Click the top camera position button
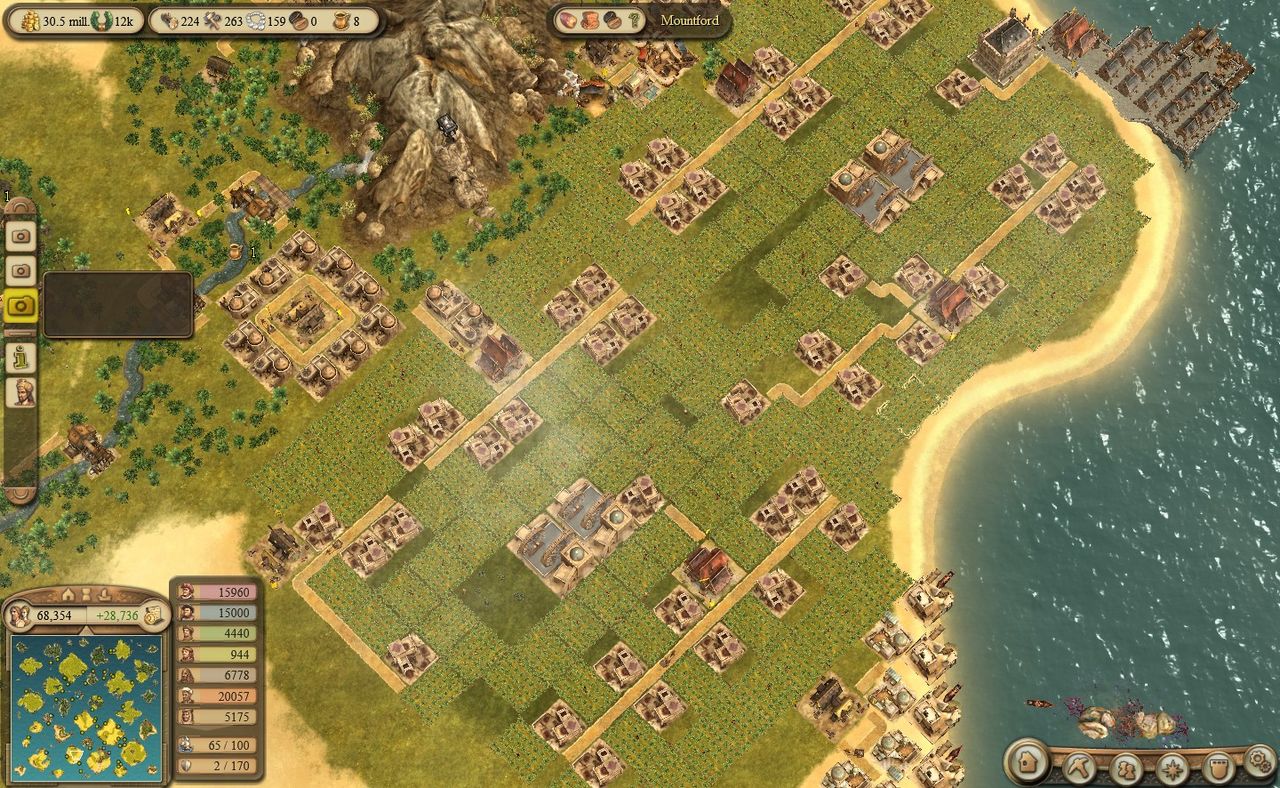Viewport: 1280px width, 788px height. (21, 236)
